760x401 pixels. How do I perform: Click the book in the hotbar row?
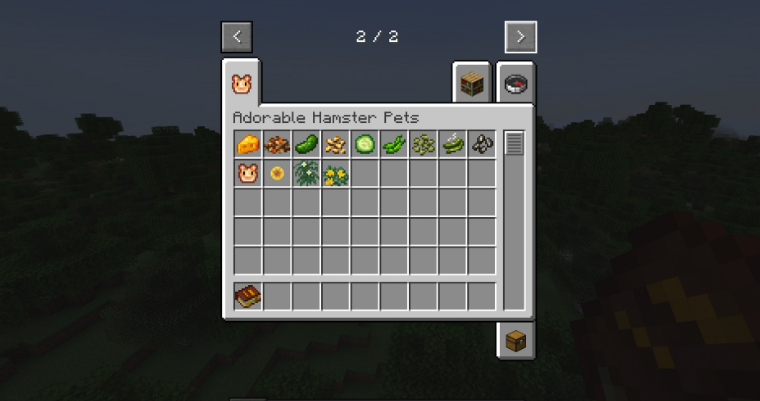tap(248, 296)
